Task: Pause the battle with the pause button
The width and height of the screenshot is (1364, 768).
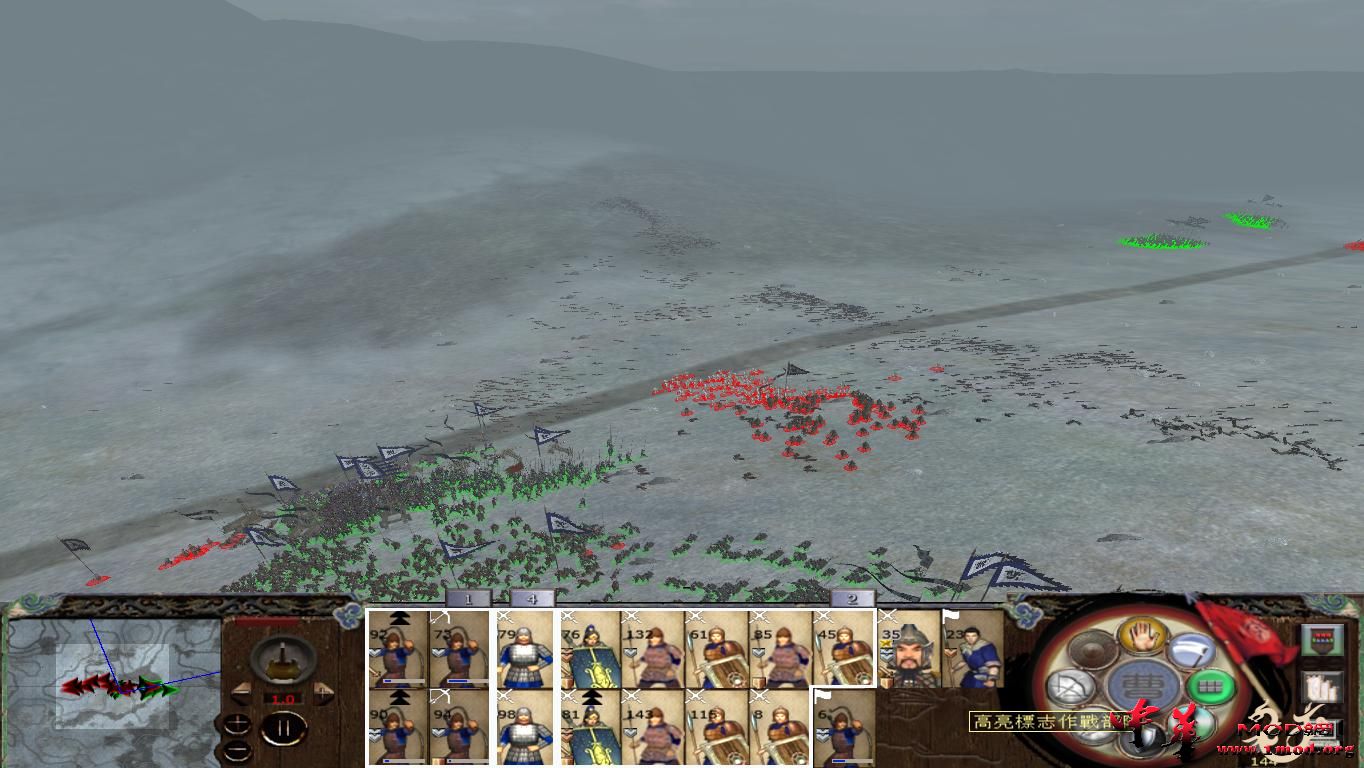Action: (x=285, y=727)
